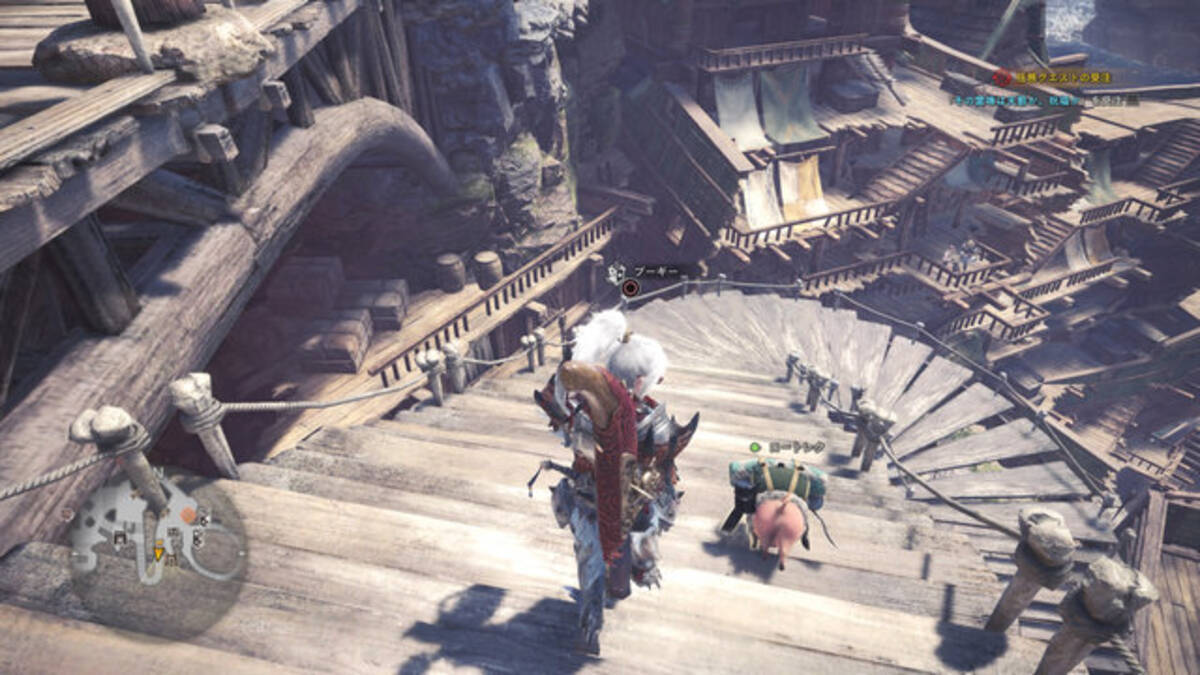This screenshot has width=1200, height=675.
Task: Click the orange marker on the minimap
Action: (x=188, y=514)
